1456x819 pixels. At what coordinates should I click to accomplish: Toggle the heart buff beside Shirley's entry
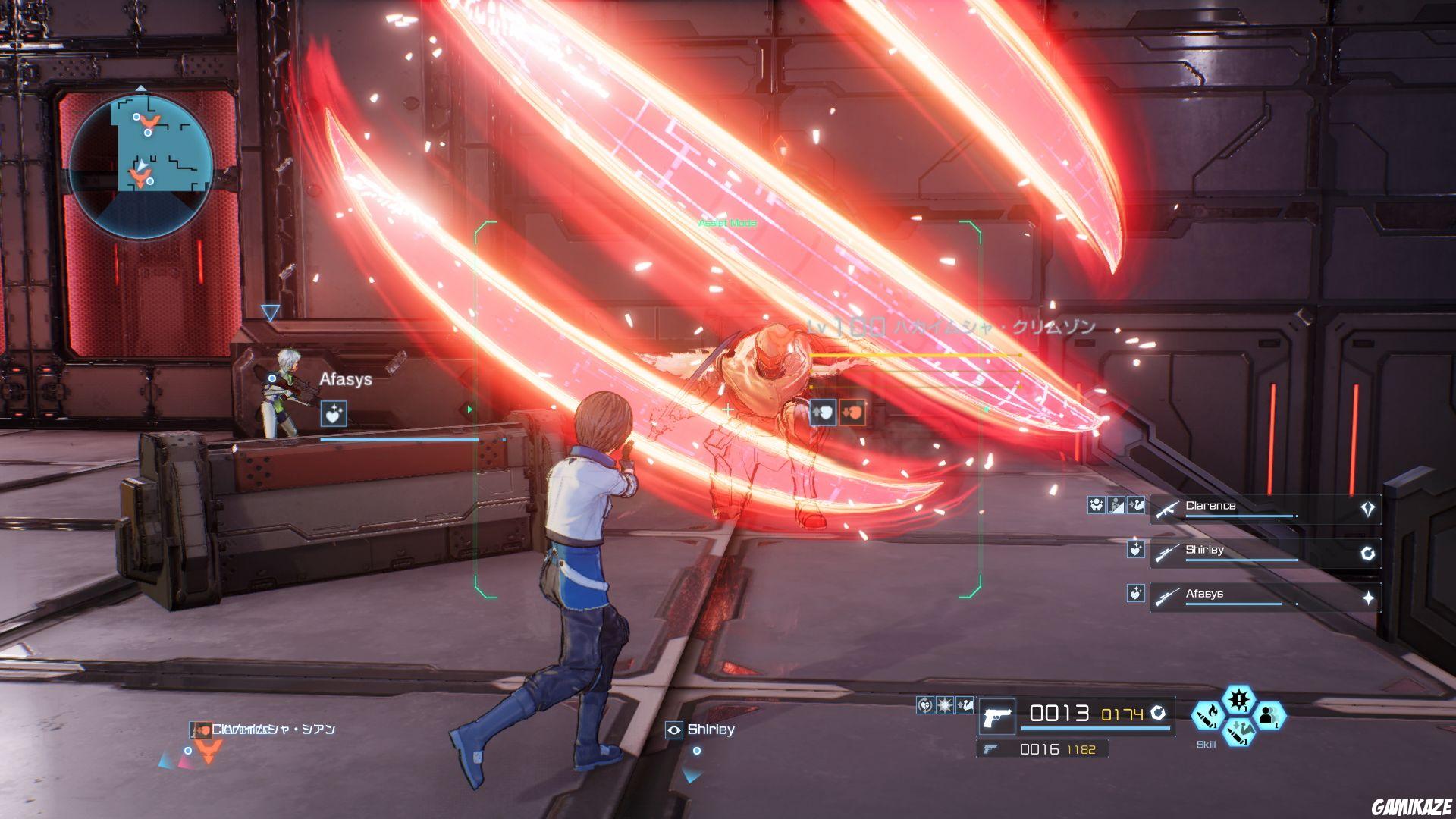[1136, 550]
